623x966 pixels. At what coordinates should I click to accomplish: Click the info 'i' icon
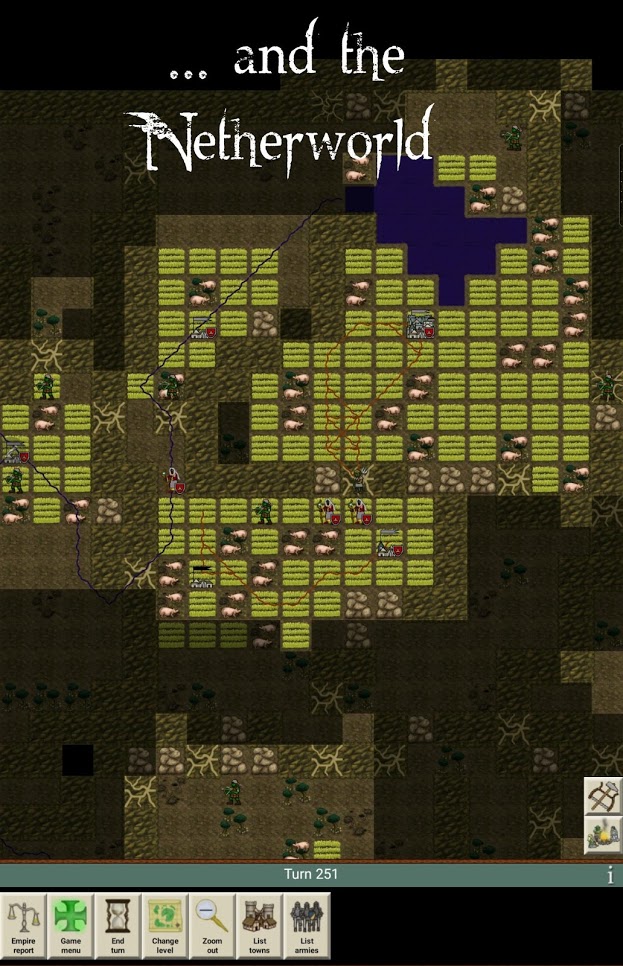coord(610,876)
